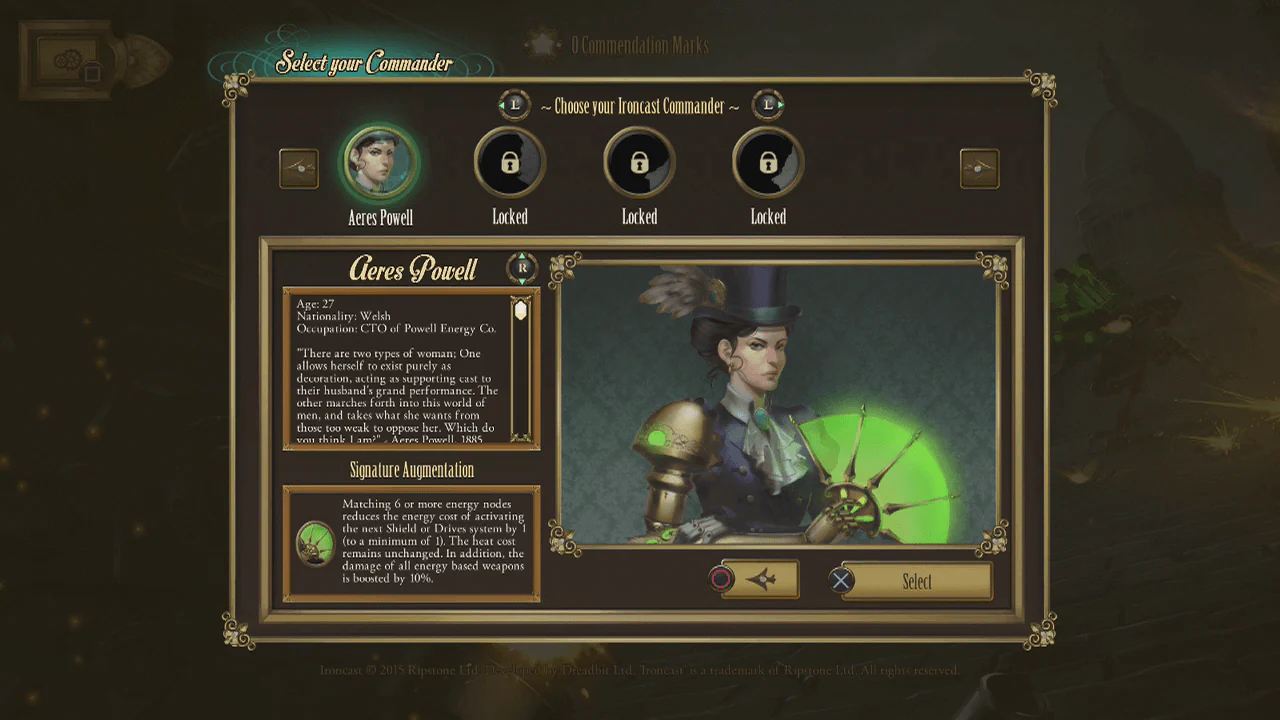The height and width of the screenshot is (720, 1280).
Task: Click the first Locked commander slot
Action: coord(510,160)
